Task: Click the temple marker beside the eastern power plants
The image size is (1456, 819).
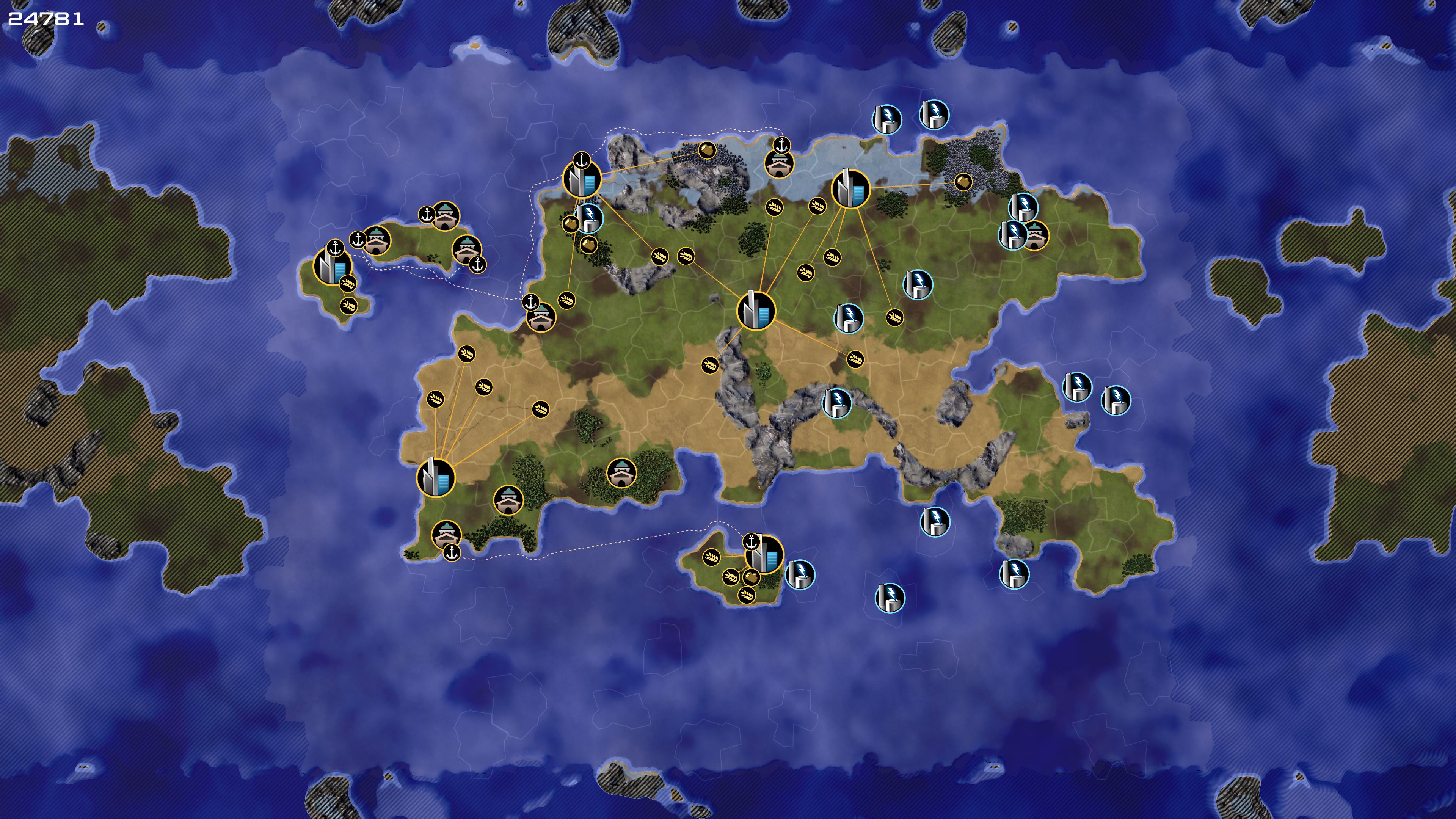Action: click(1036, 236)
